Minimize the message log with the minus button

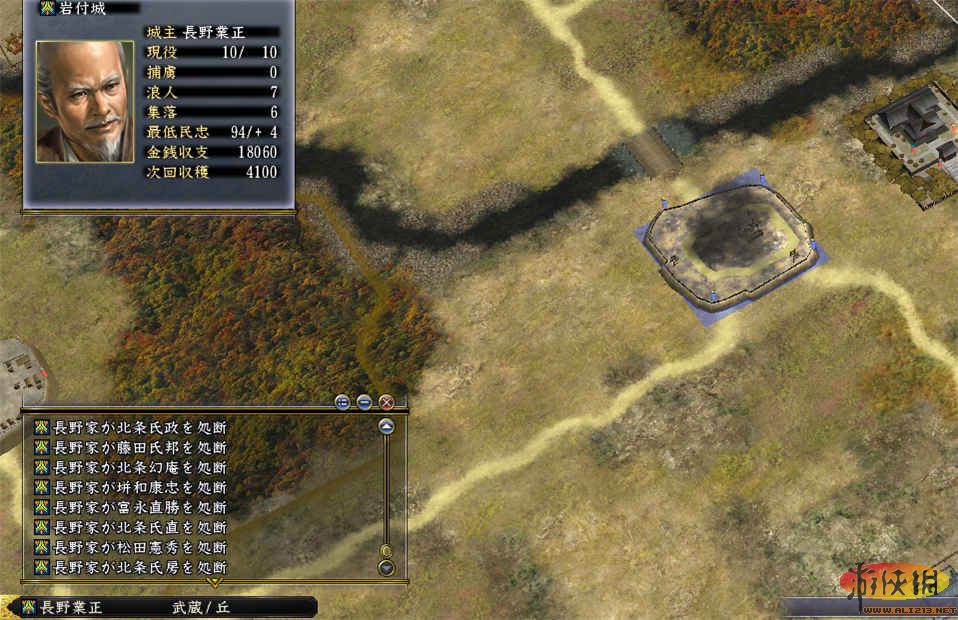click(364, 402)
